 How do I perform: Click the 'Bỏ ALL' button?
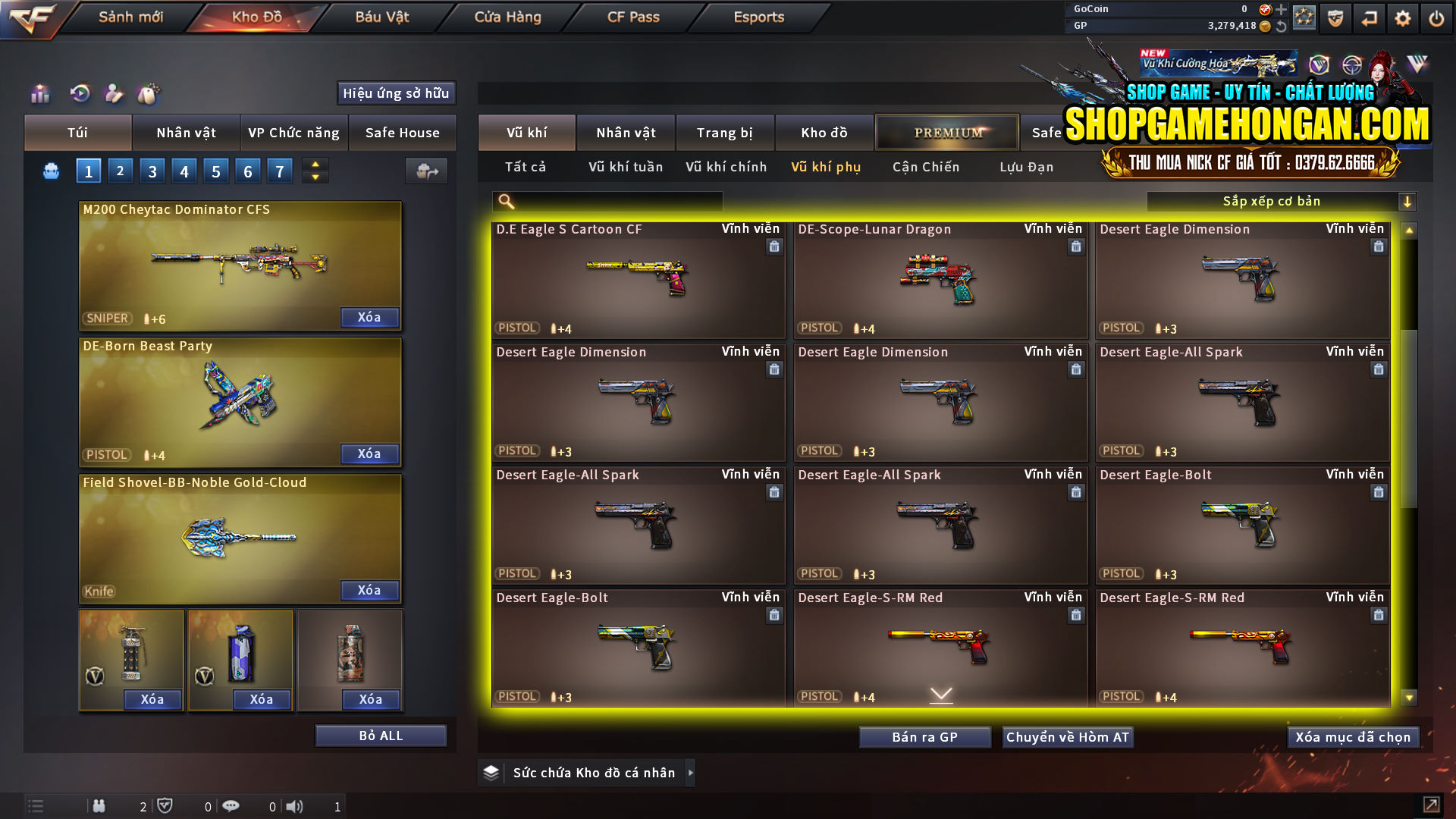pyautogui.click(x=380, y=735)
